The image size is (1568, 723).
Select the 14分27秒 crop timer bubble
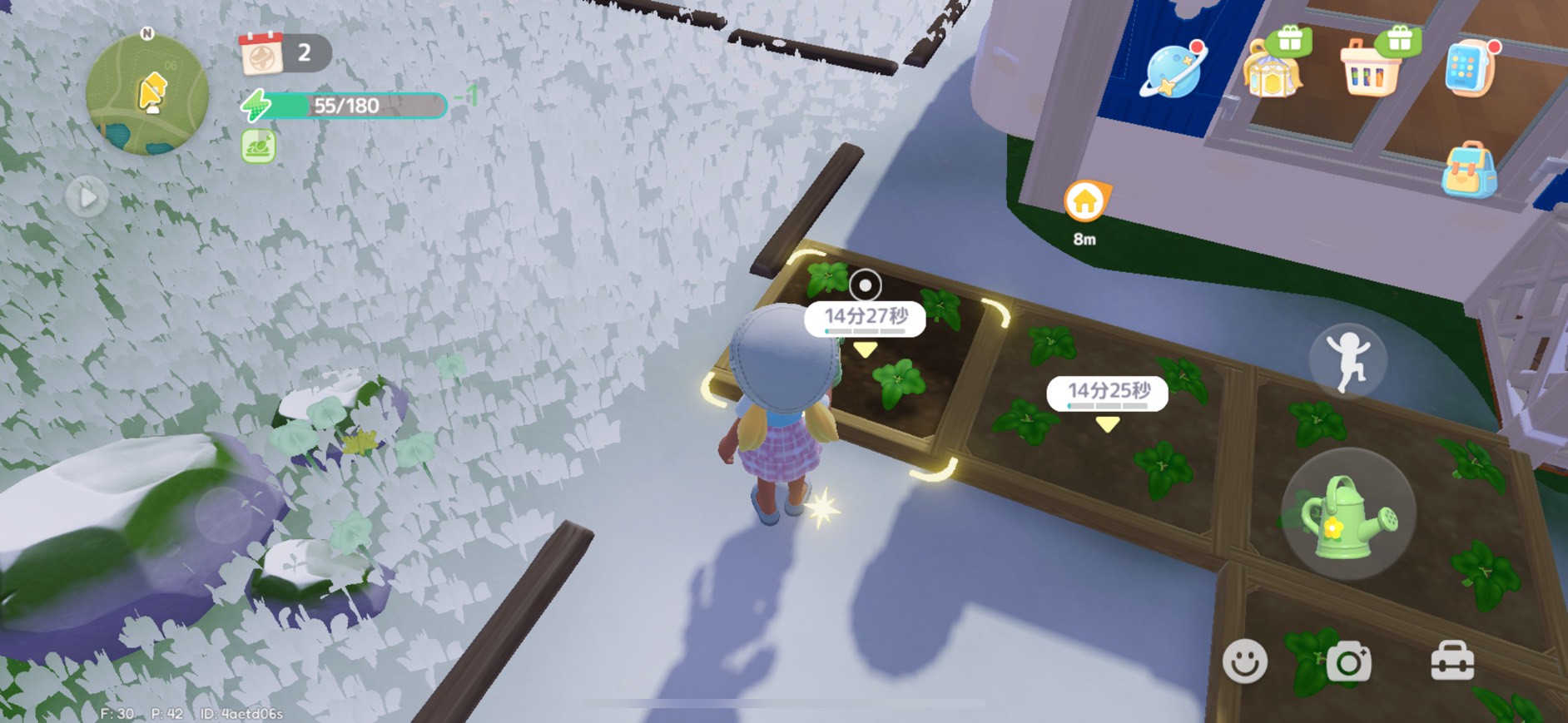coord(865,319)
